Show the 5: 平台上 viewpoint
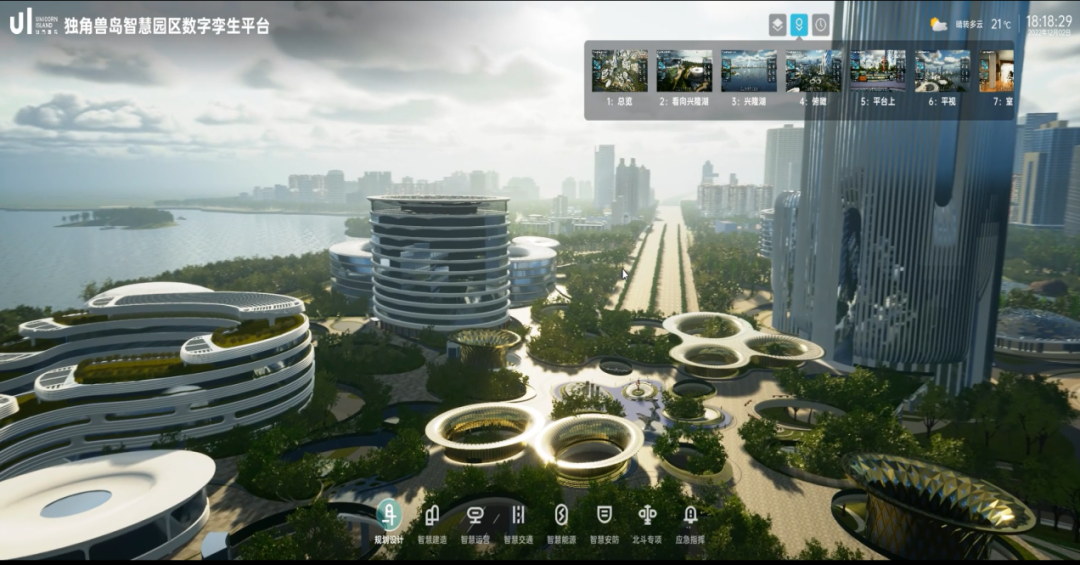Image resolution: width=1080 pixels, height=565 pixels. click(877, 71)
